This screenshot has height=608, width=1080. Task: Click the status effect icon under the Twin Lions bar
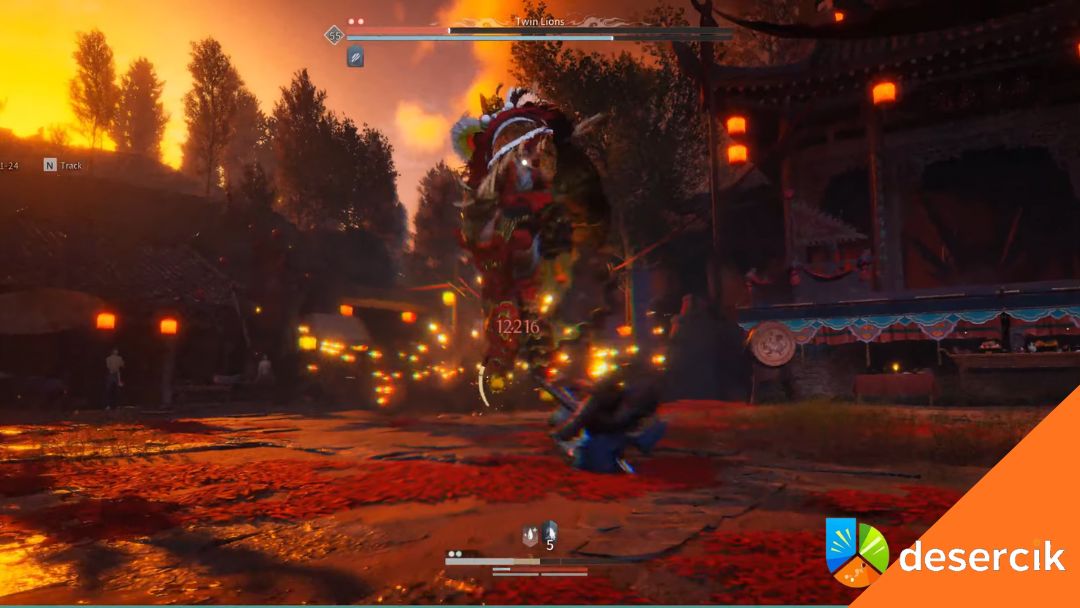click(x=355, y=57)
